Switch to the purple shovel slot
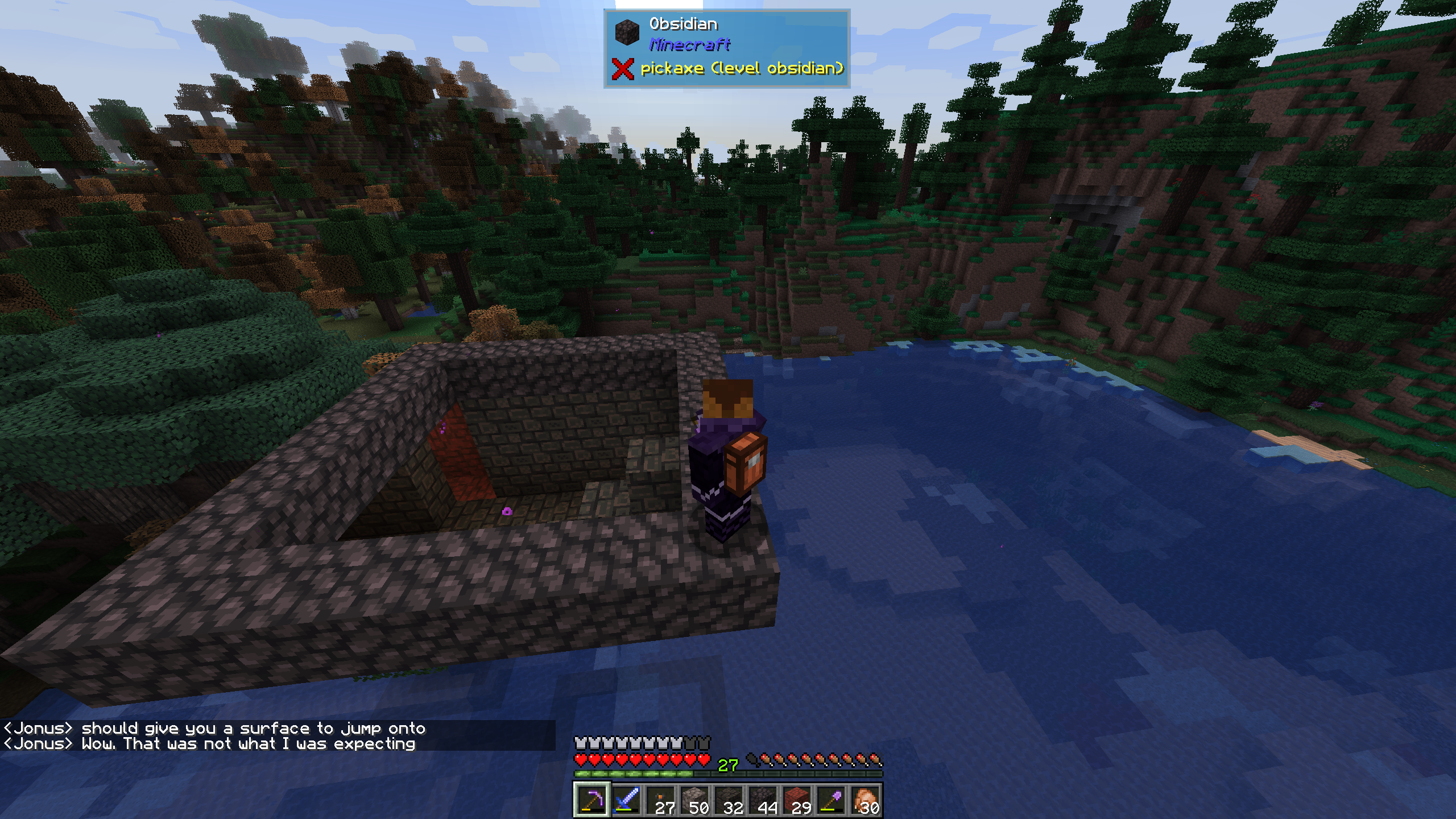Image resolution: width=1456 pixels, height=819 pixels. 831,800
